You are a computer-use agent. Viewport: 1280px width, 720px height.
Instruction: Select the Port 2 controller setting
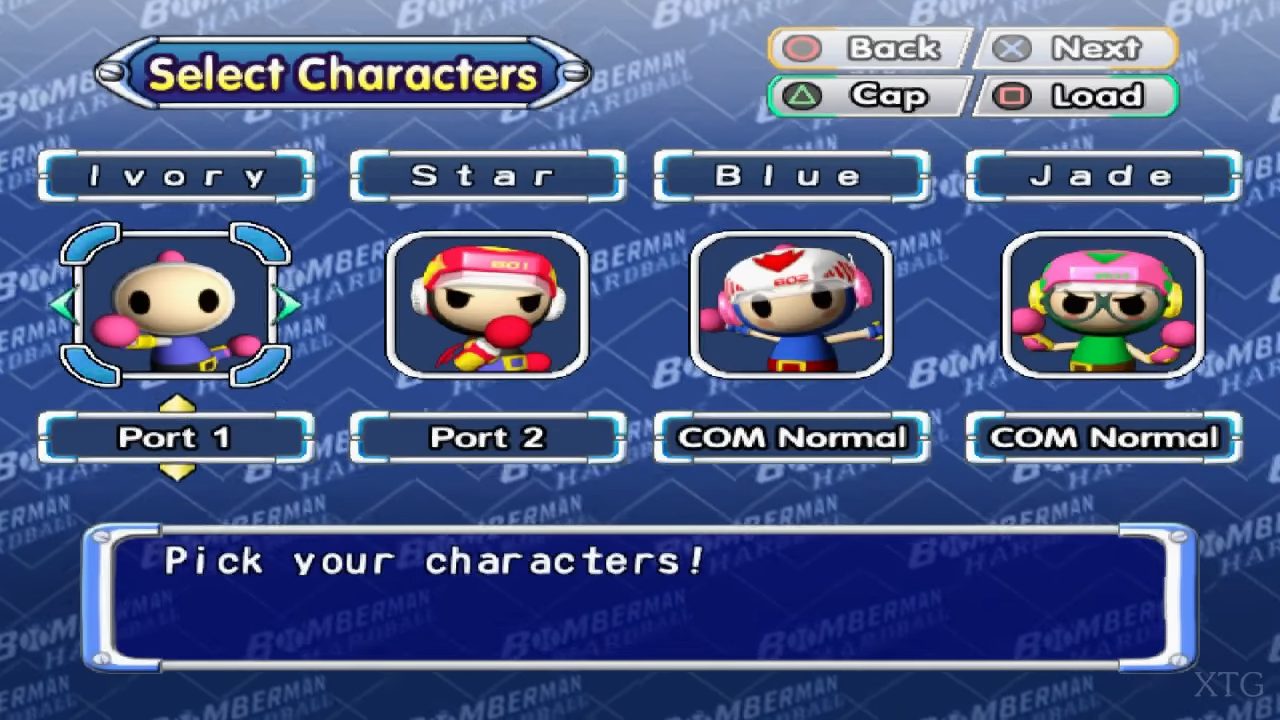[x=487, y=437]
